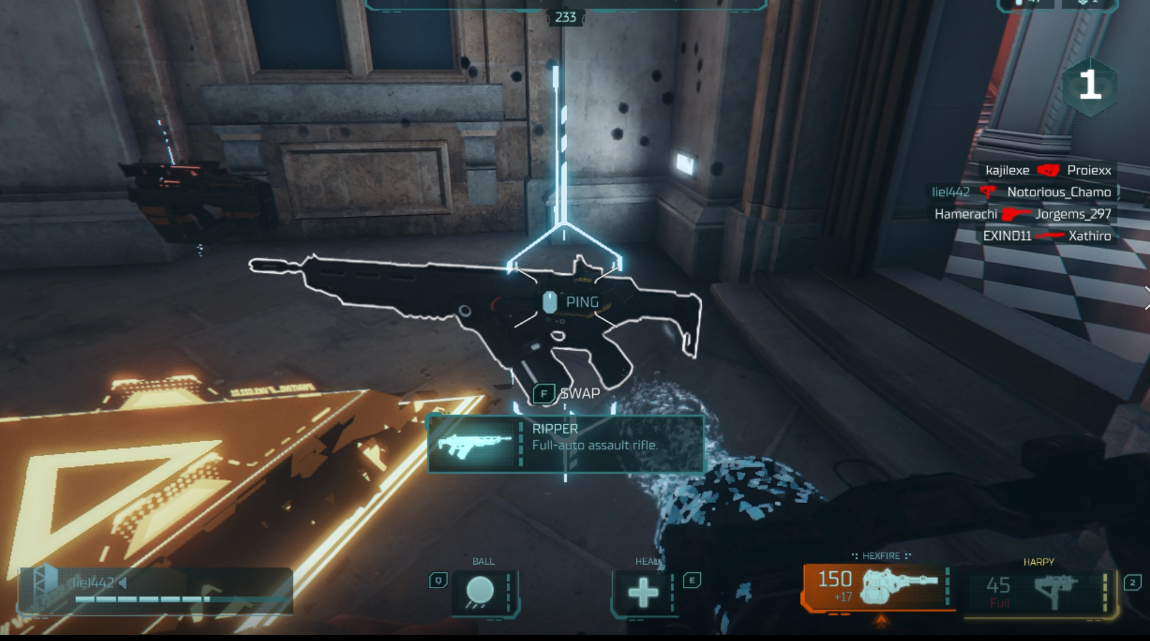Click the liel442 player nameplate
1150x641 pixels.
(x=156, y=590)
